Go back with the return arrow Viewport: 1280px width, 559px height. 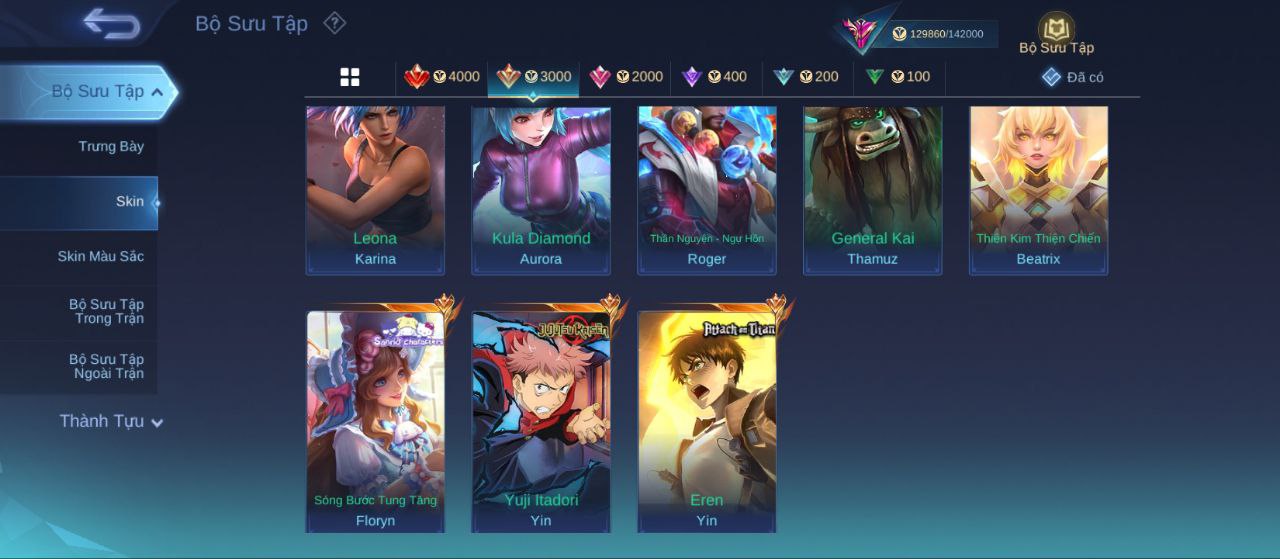(111, 23)
